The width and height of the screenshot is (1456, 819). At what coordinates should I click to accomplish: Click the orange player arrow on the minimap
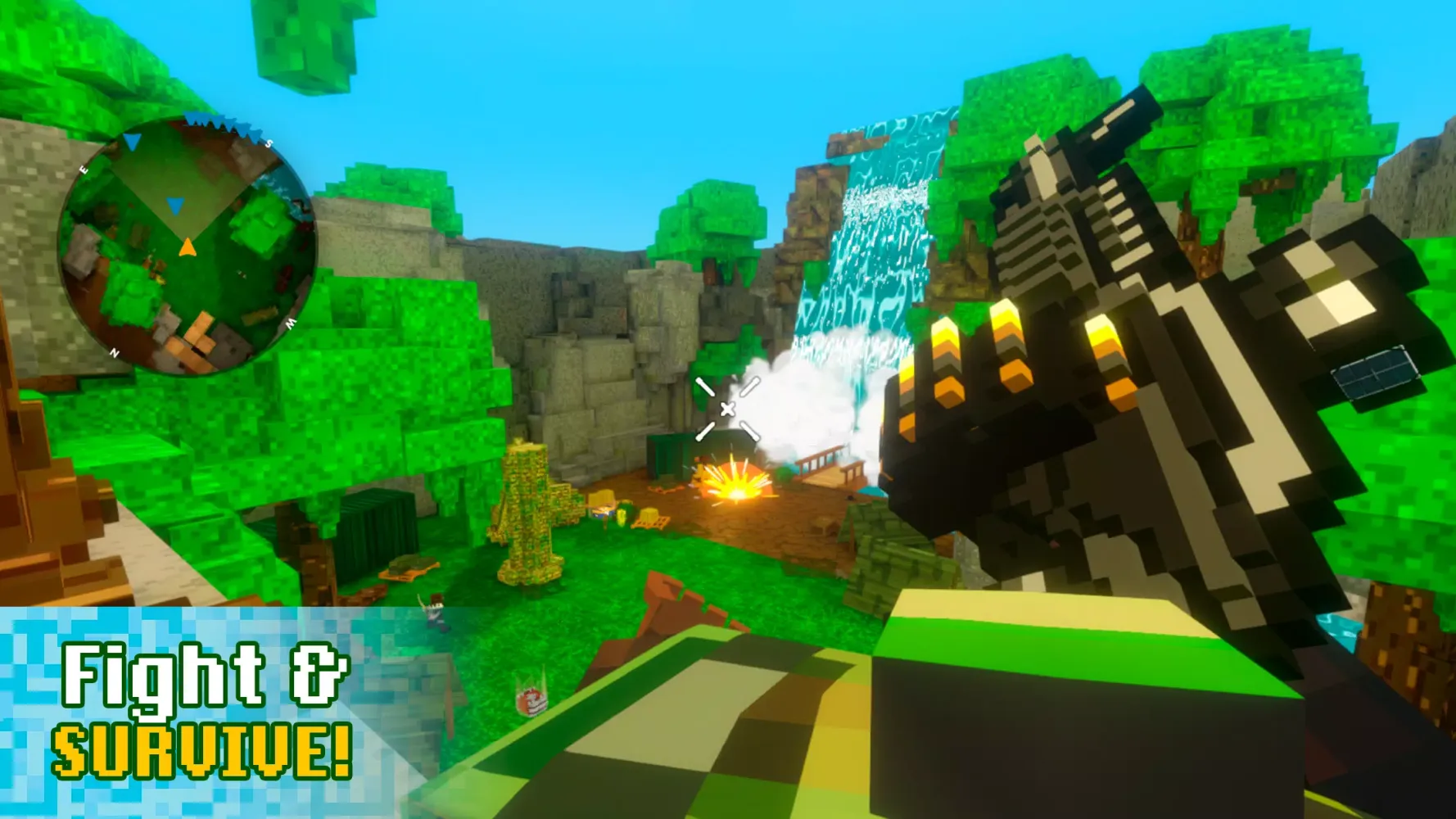[188, 247]
